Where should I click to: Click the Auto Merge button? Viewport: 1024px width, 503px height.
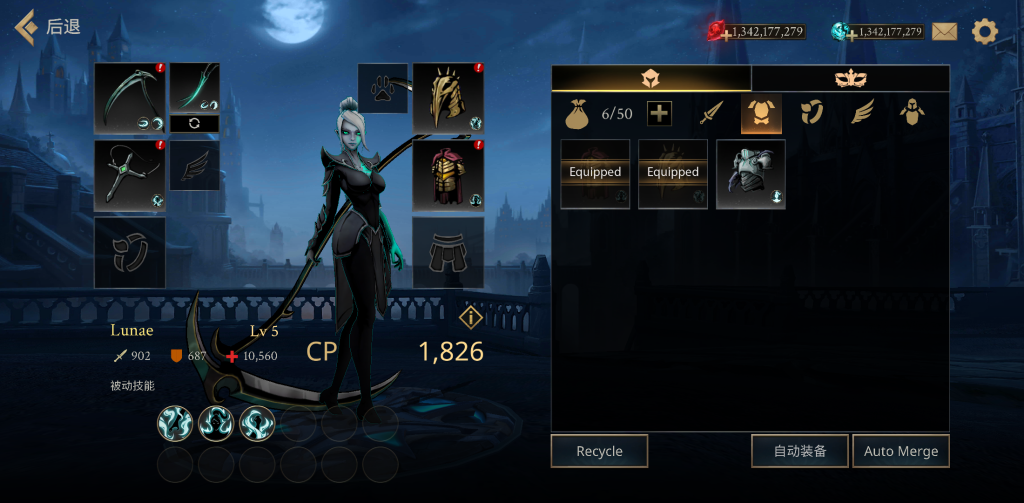pos(901,451)
